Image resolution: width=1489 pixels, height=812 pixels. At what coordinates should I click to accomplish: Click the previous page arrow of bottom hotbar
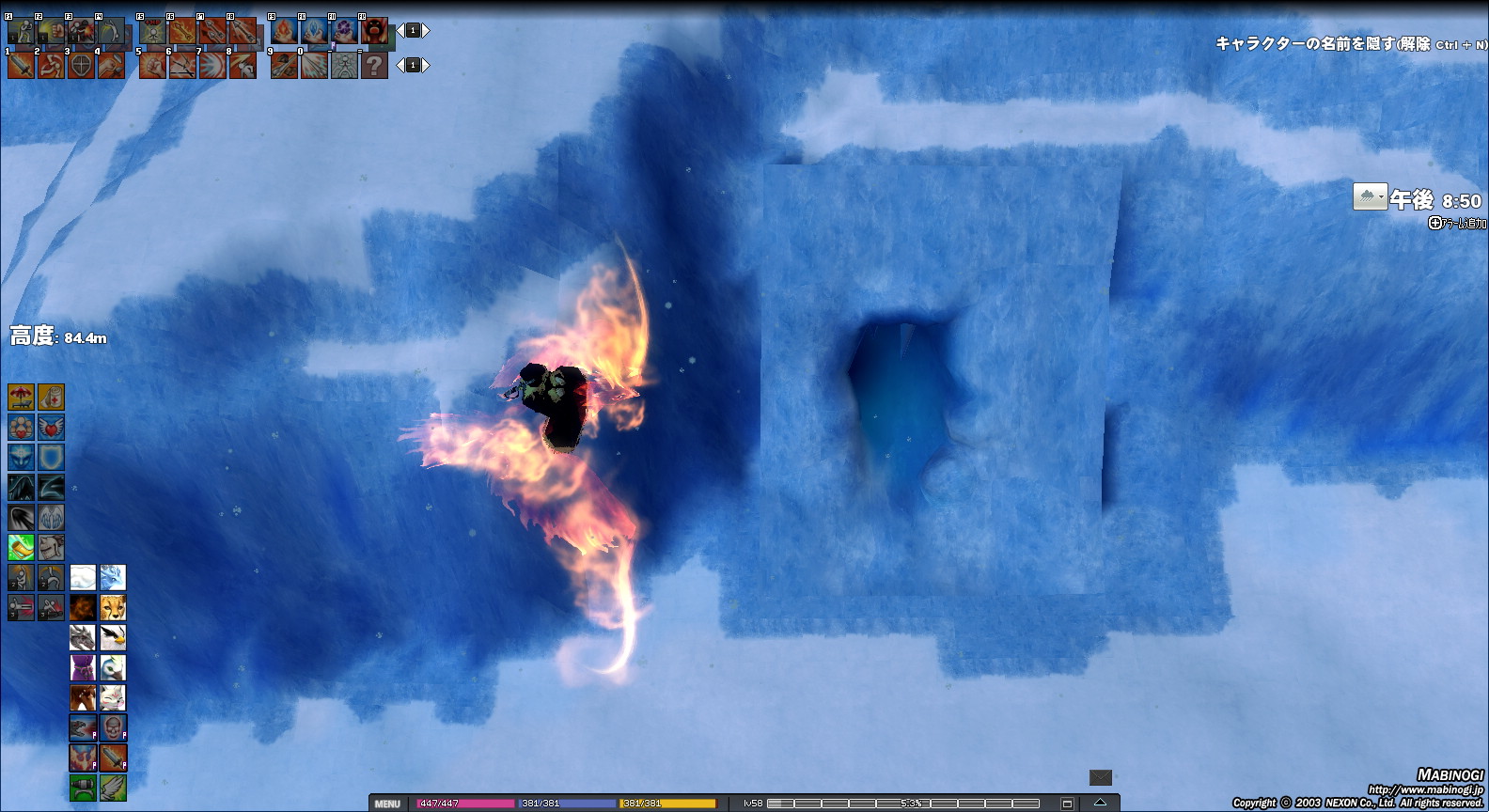tap(400, 65)
